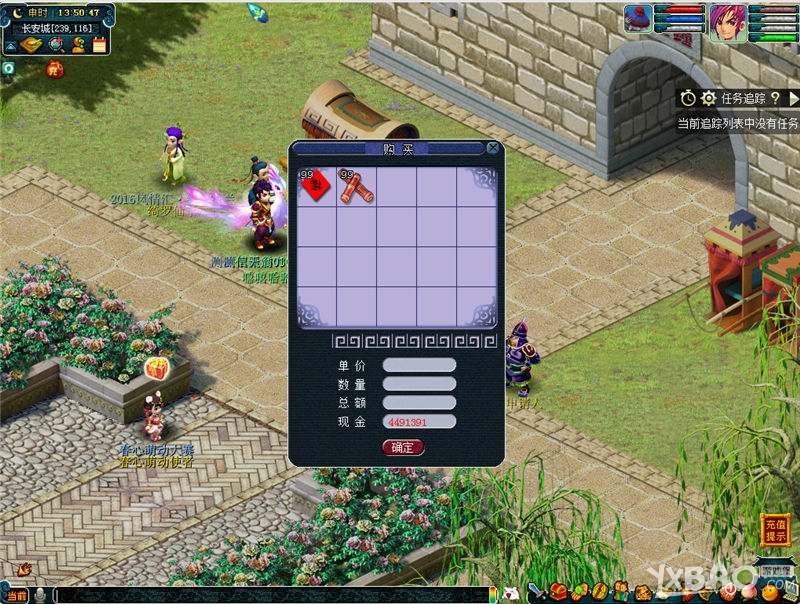The image size is (800, 604).
Task: Select the red scroll item slot
Action: (355, 186)
